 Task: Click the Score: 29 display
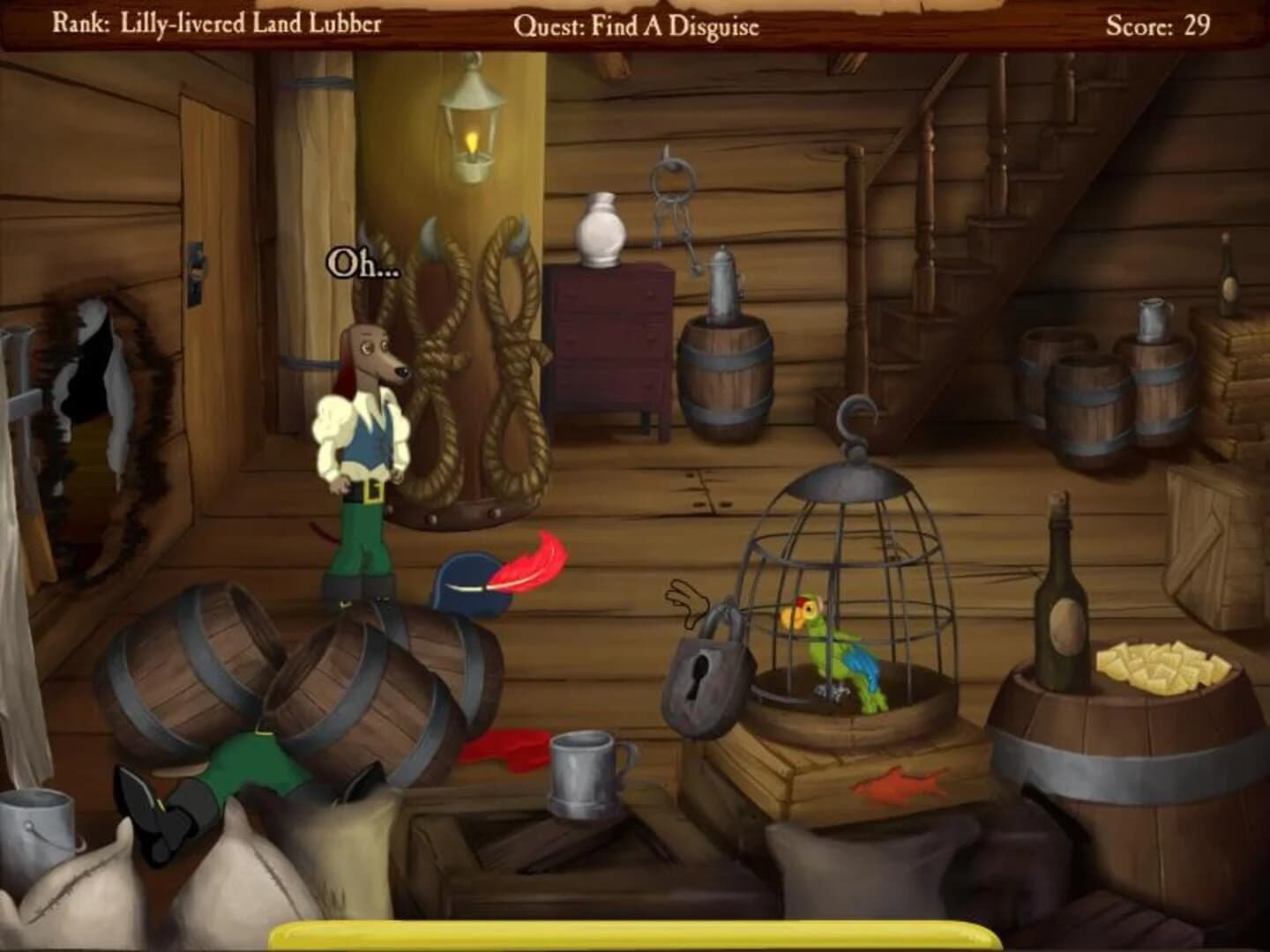click(1156, 25)
